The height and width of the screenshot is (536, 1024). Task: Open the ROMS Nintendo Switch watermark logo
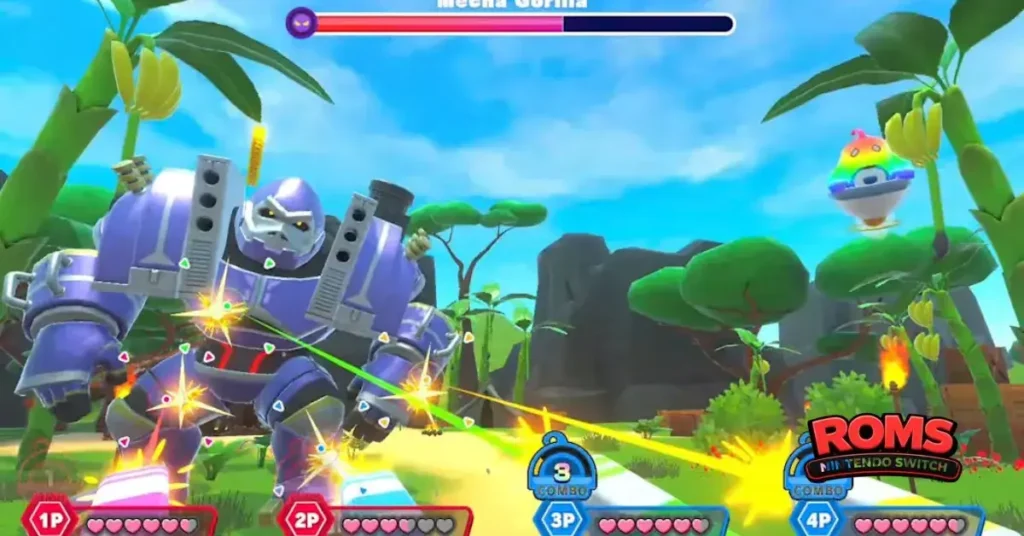(883, 446)
